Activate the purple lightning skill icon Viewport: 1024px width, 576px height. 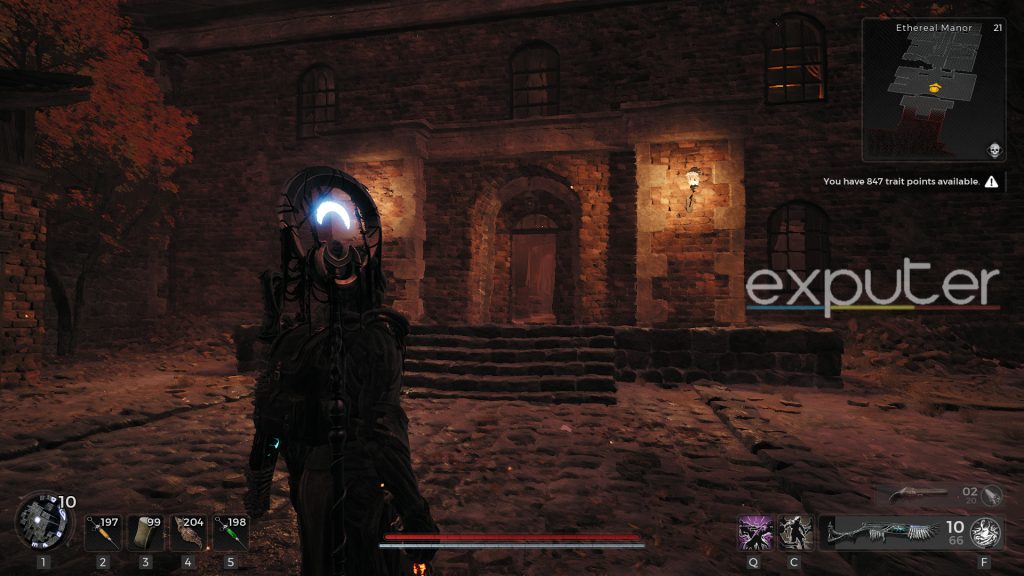(x=753, y=532)
